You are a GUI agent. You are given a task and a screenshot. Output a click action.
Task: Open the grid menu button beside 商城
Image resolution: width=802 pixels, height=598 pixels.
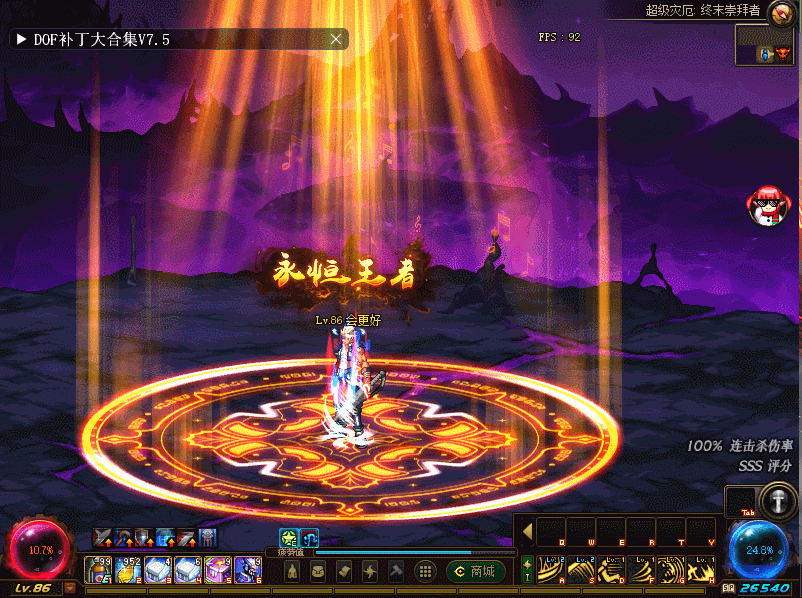pyautogui.click(x=425, y=571)
